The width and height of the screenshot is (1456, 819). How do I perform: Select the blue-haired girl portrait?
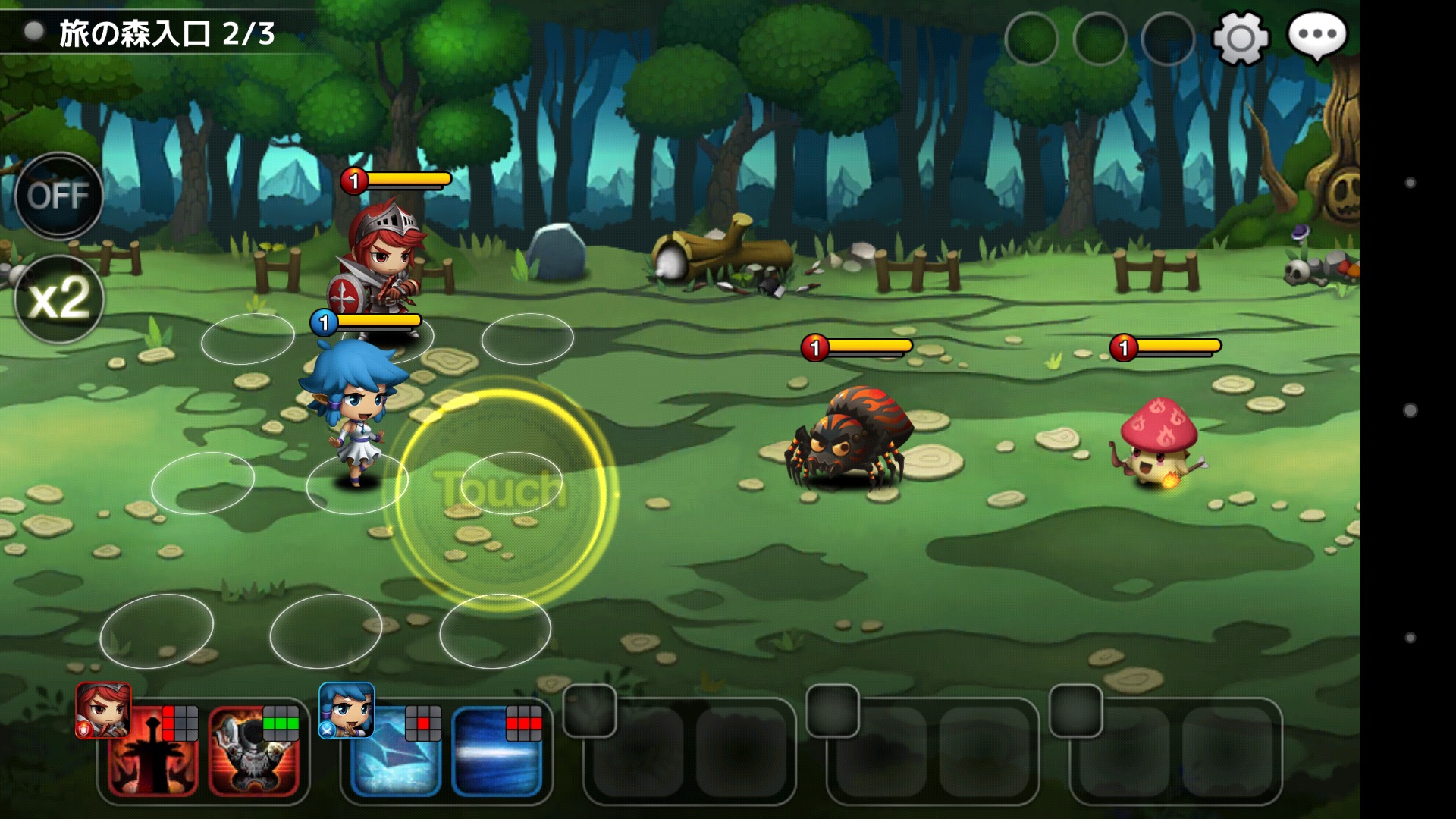(347, 710)
